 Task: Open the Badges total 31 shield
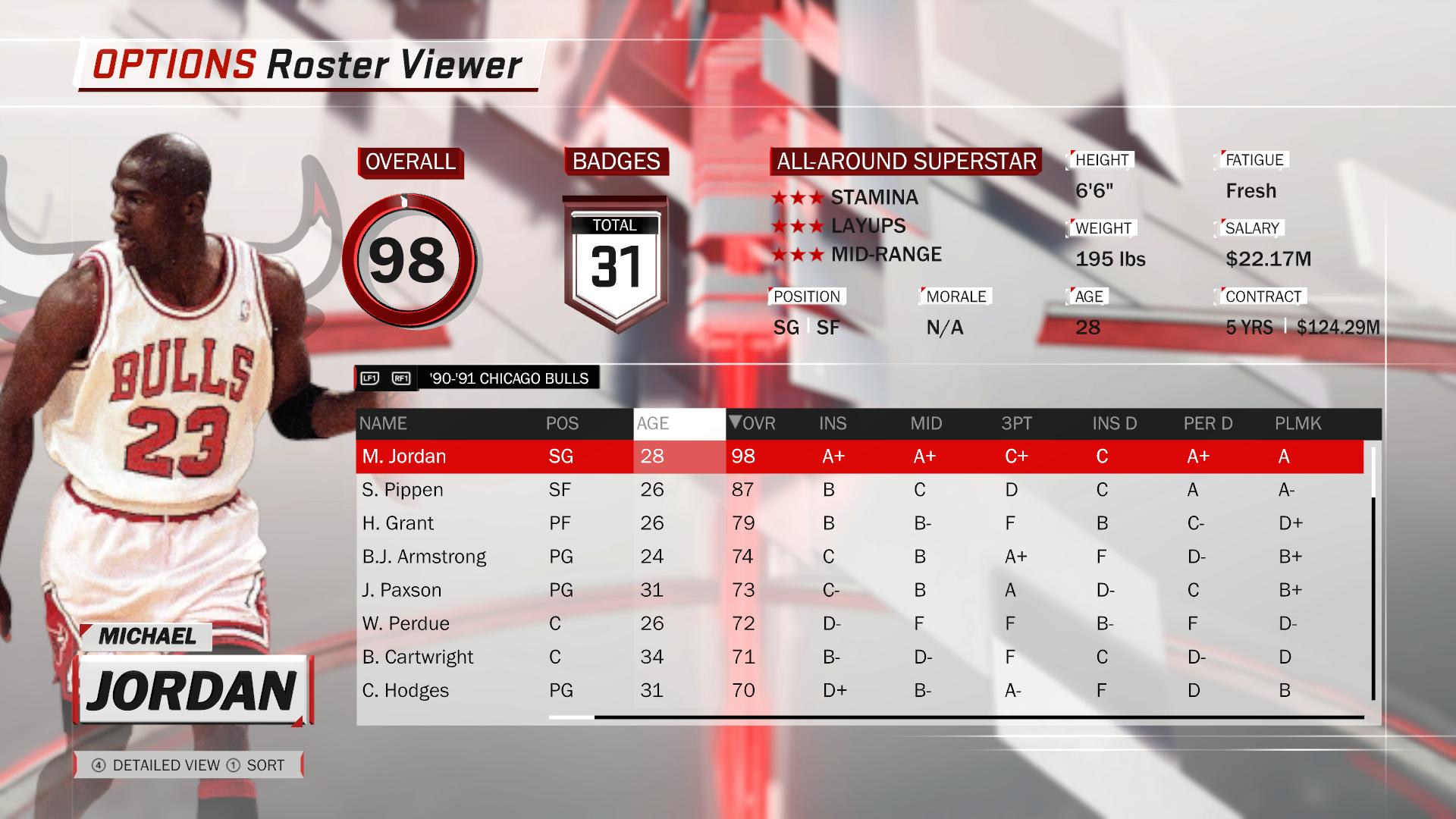click(x=615, y=262)
